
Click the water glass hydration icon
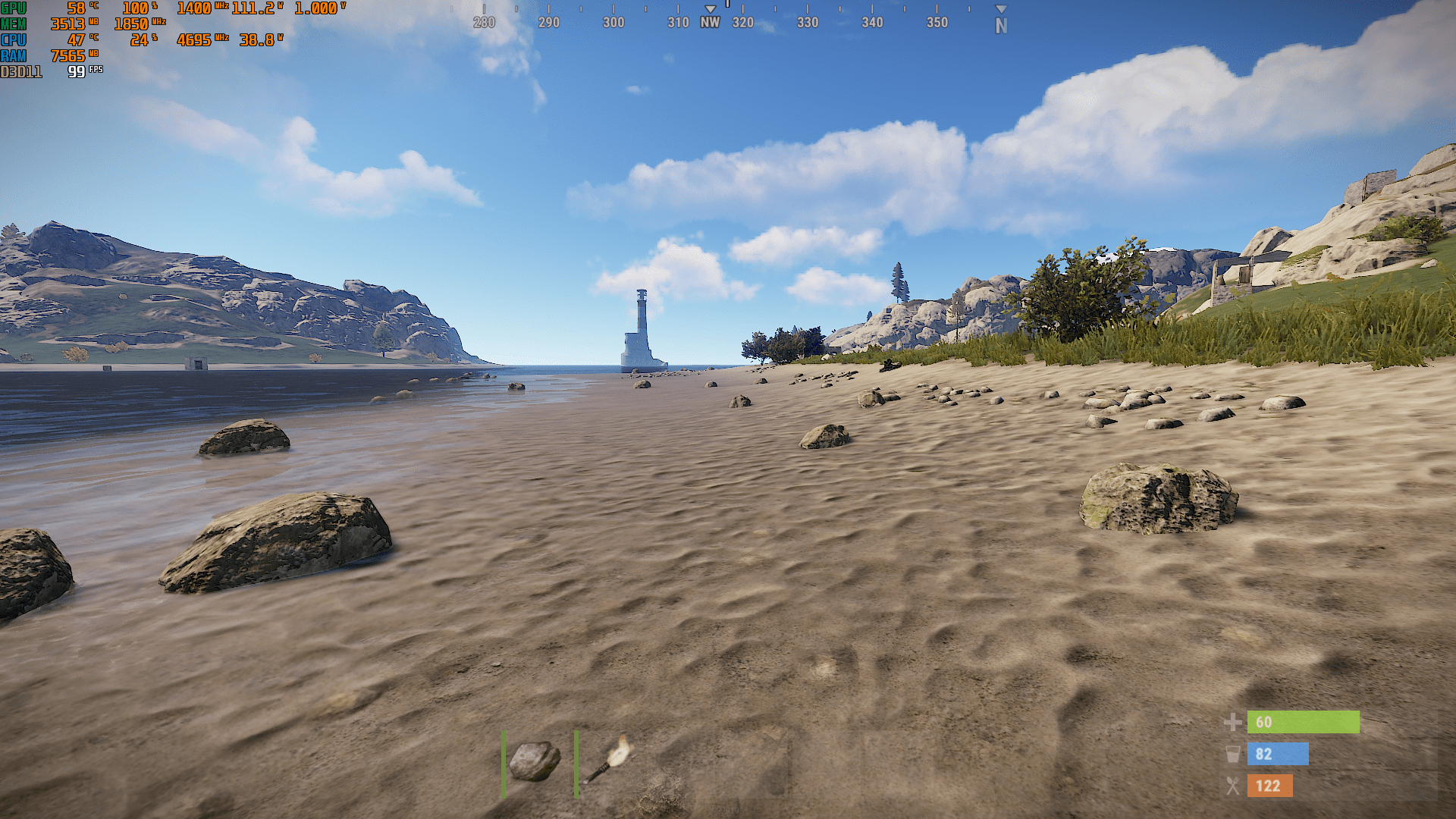pos(1233,755)
